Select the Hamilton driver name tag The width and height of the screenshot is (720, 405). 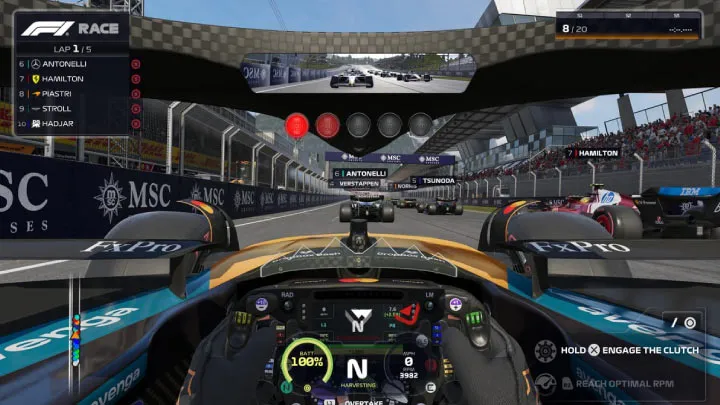593,153
